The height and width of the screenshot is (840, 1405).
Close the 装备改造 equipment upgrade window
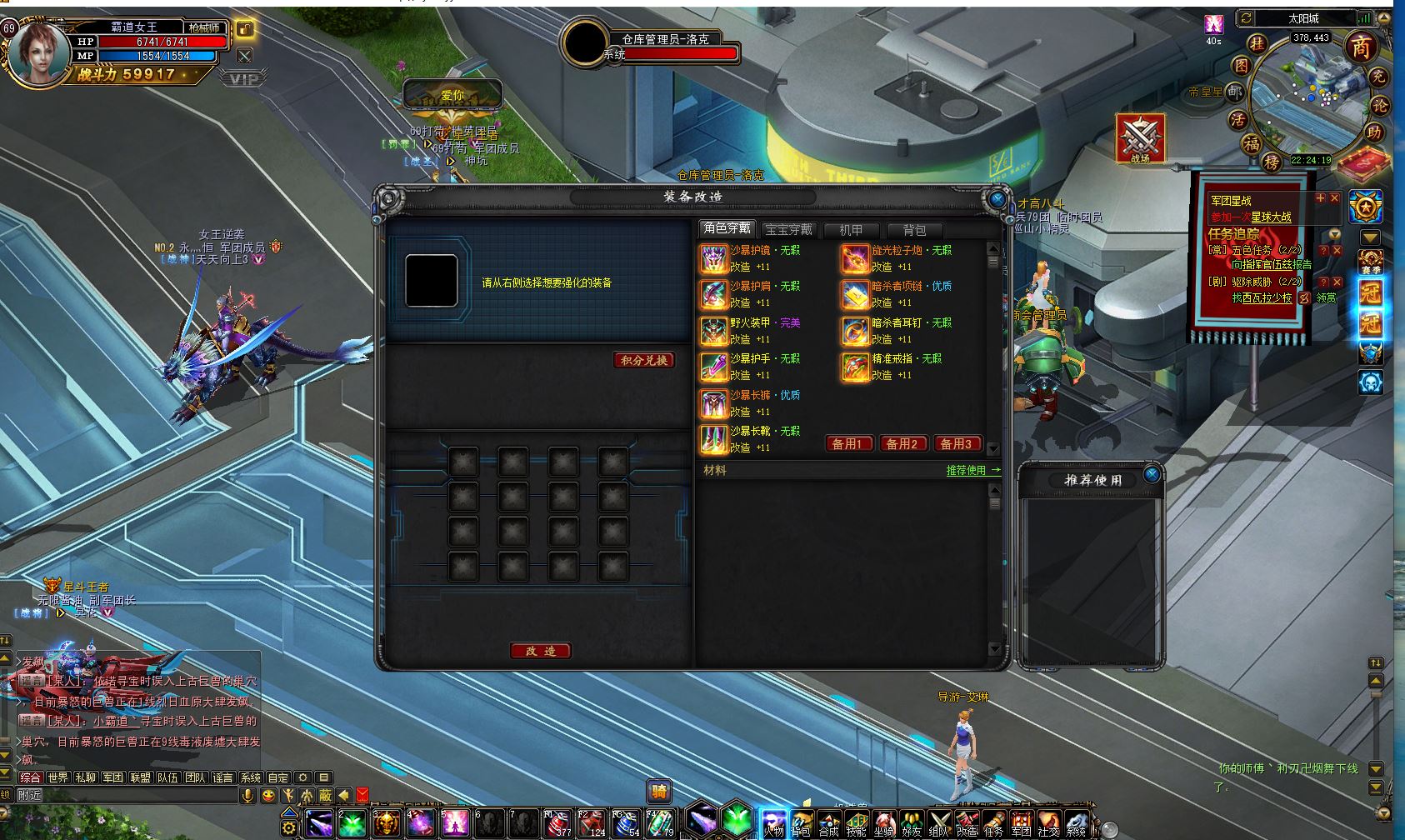997,200
